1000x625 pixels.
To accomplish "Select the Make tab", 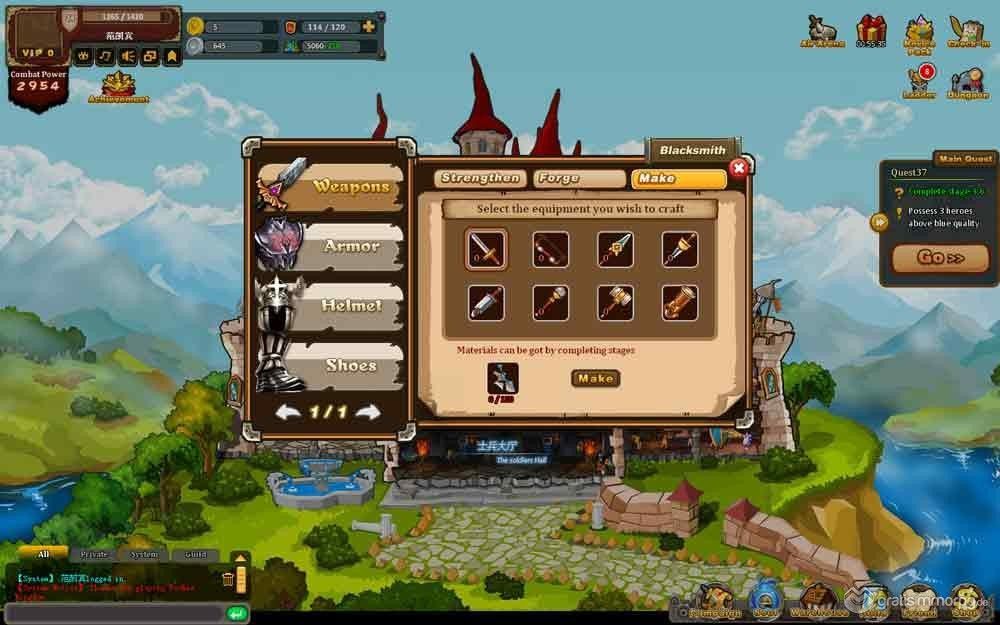I will pos(677,179).
